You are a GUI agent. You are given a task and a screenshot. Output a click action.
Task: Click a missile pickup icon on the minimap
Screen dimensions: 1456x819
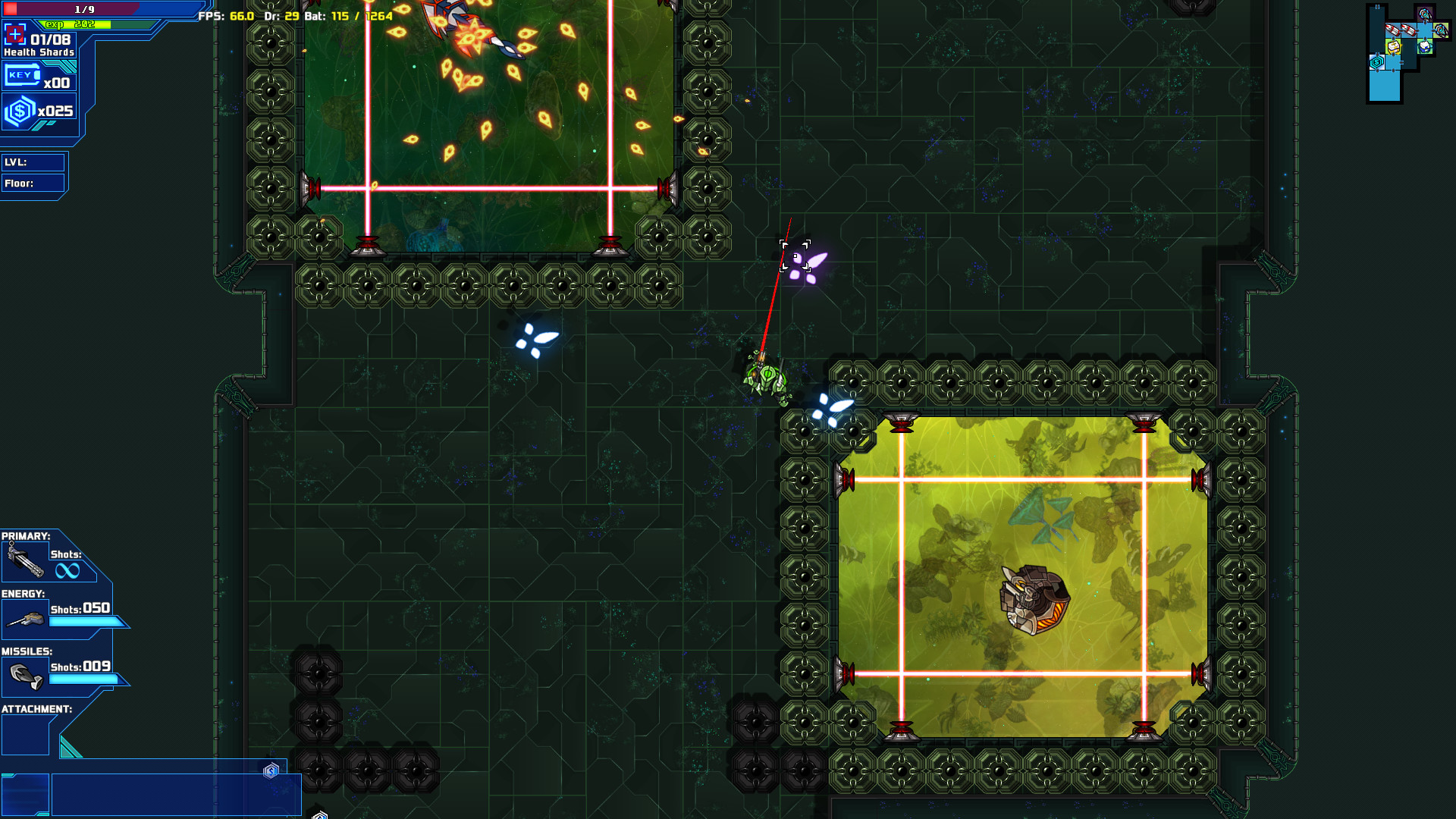tap(1393, 30)
